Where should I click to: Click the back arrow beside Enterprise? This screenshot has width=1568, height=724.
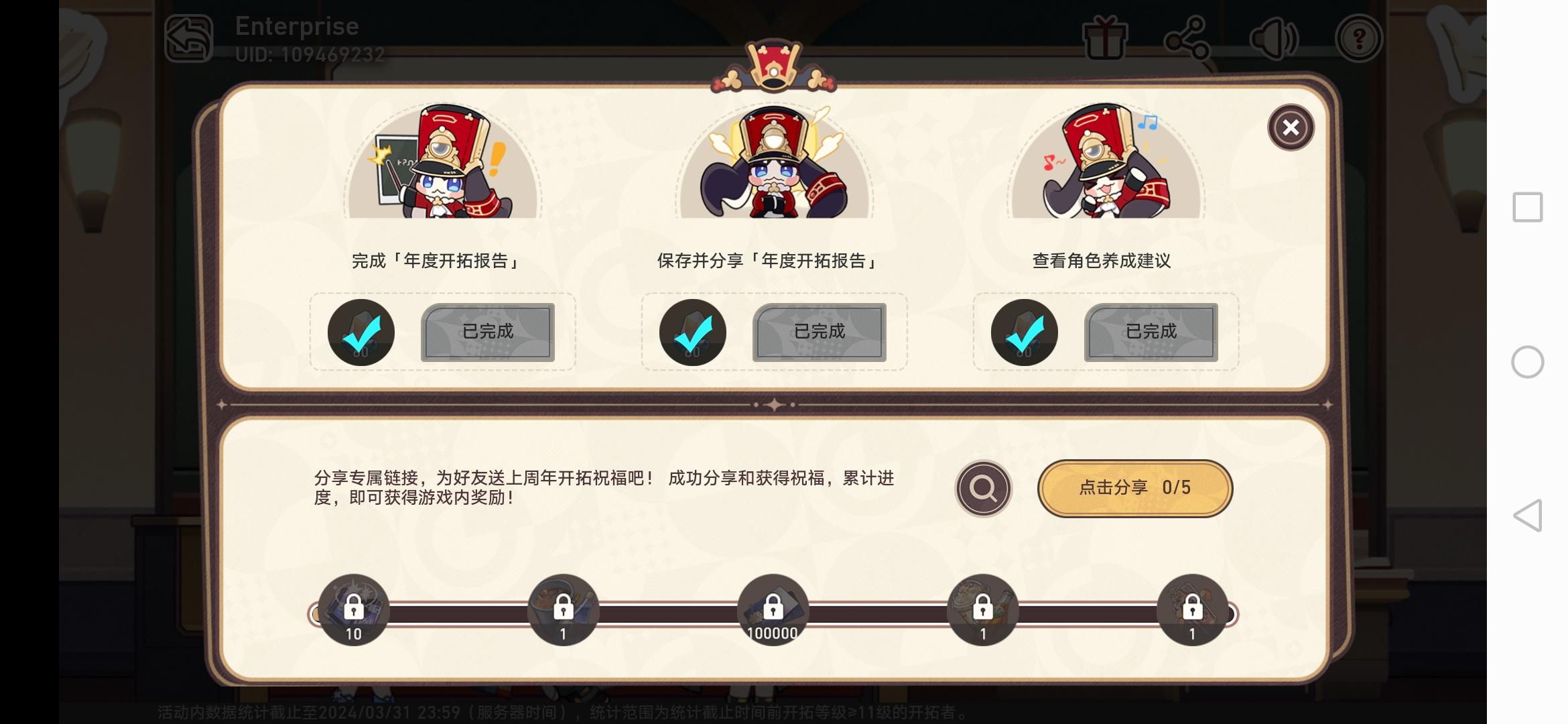click(x=190, y=38)
